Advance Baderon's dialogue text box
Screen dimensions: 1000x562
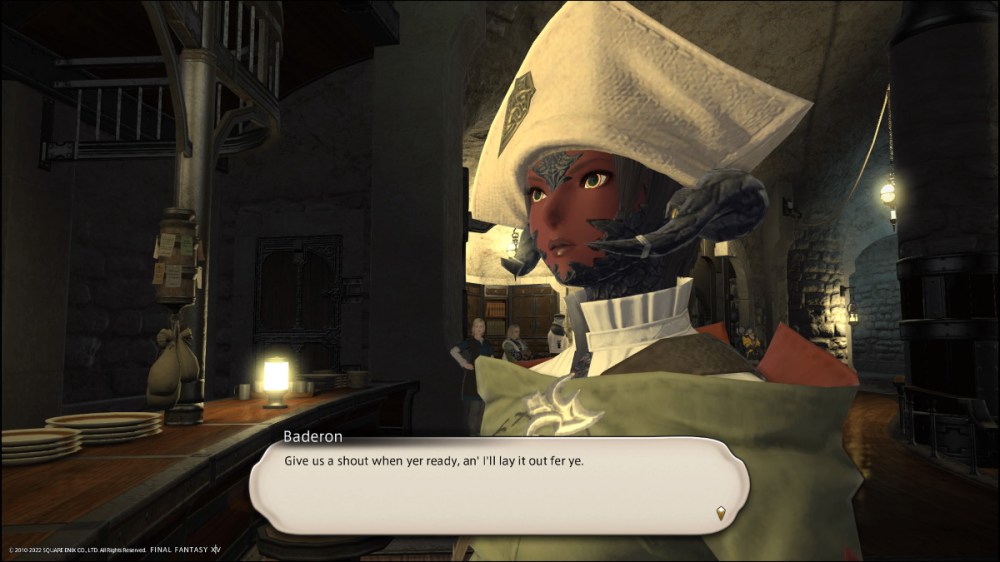[x=498, y=485]
